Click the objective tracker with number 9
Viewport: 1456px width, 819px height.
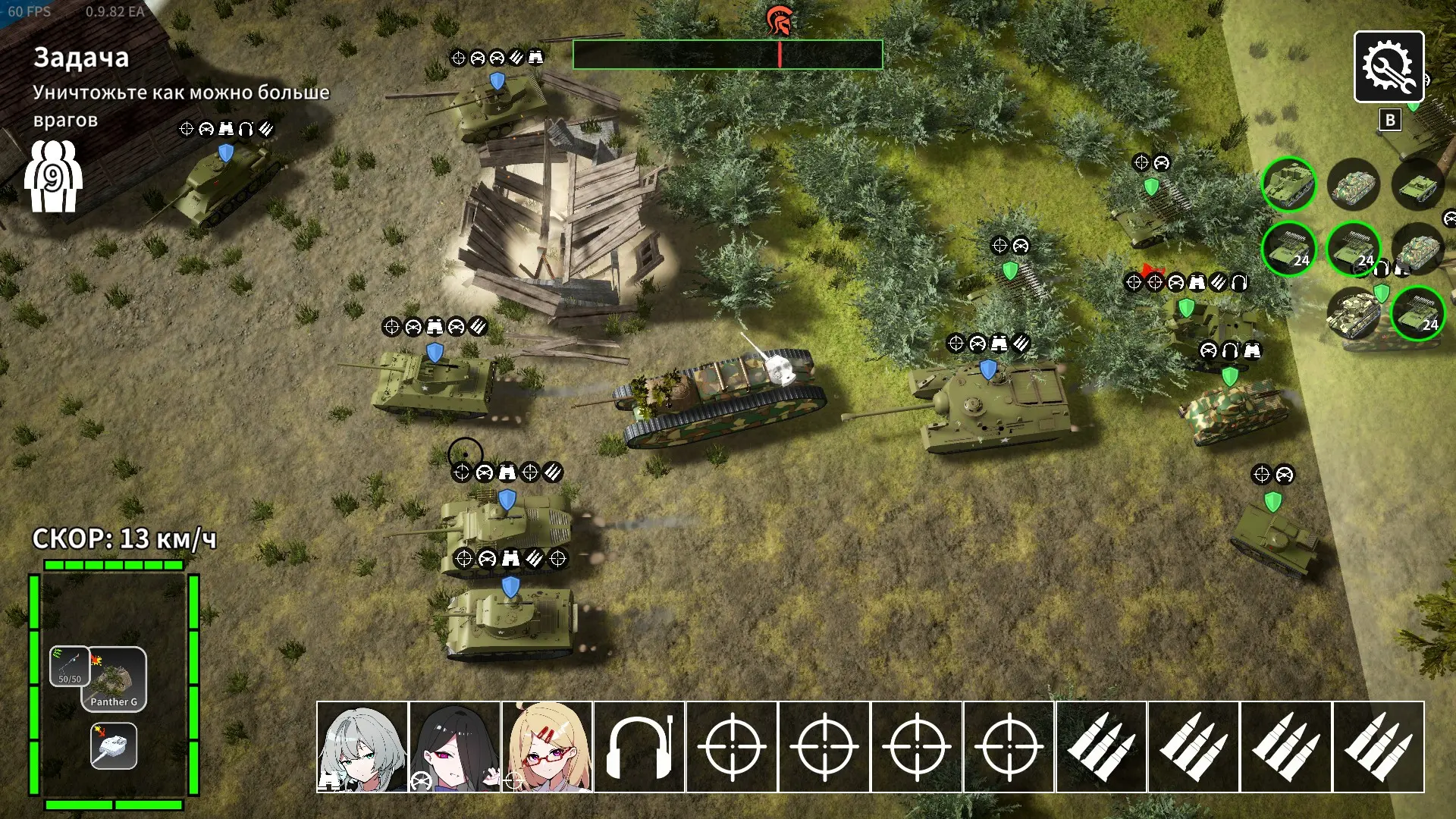point(52,178)
